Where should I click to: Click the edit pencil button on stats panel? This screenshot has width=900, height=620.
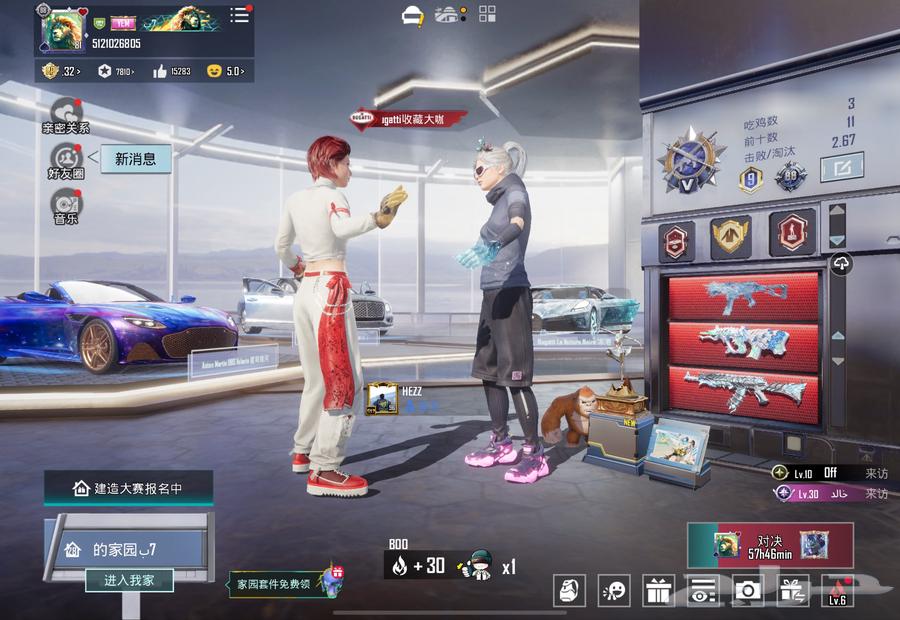841,167
